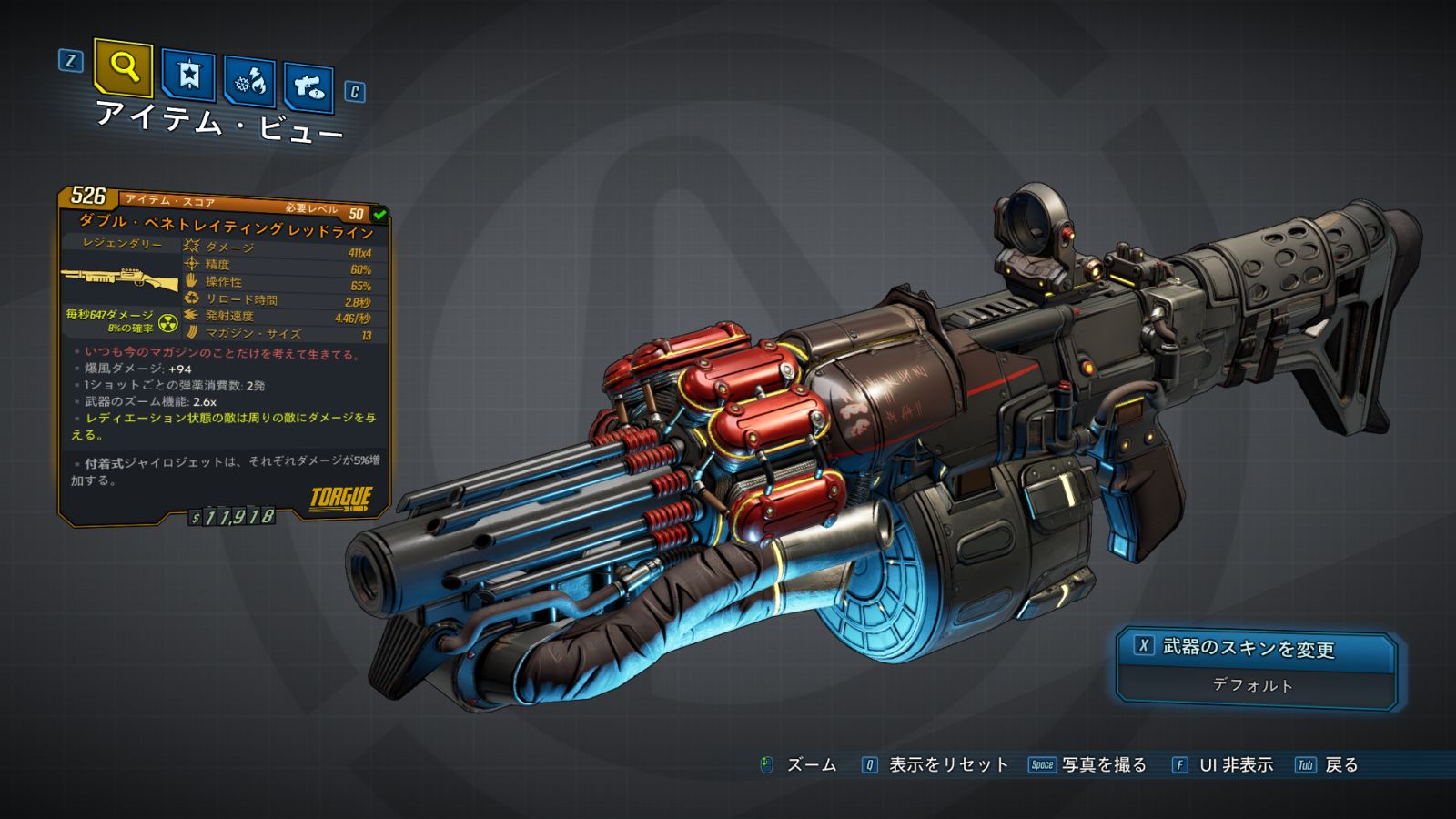The image size is (1456, 819).
Task: Switch to the star badge tab
Action: pos(188,76)
